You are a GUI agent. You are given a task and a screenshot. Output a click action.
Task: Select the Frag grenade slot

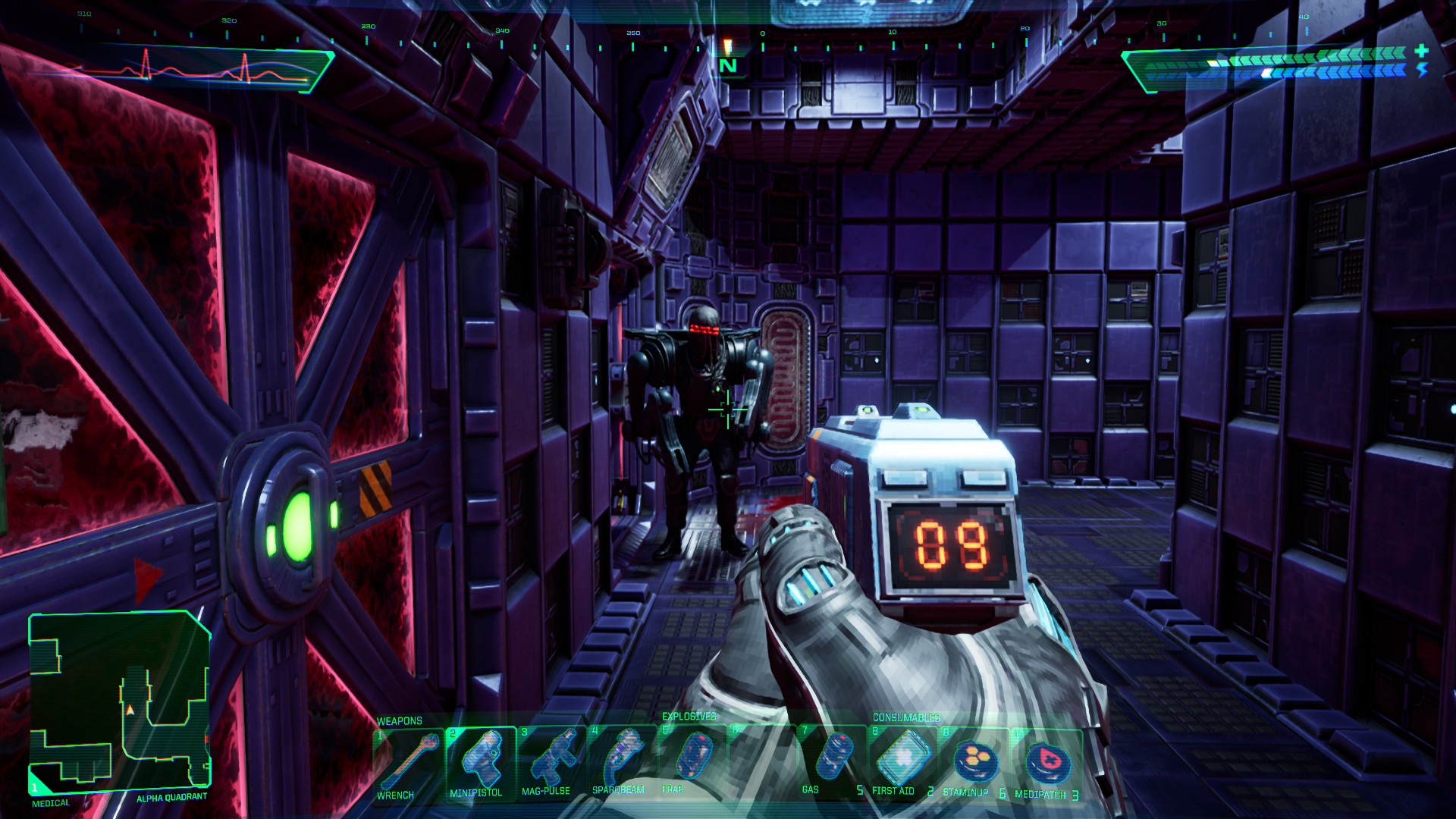[x=692, y=761]
